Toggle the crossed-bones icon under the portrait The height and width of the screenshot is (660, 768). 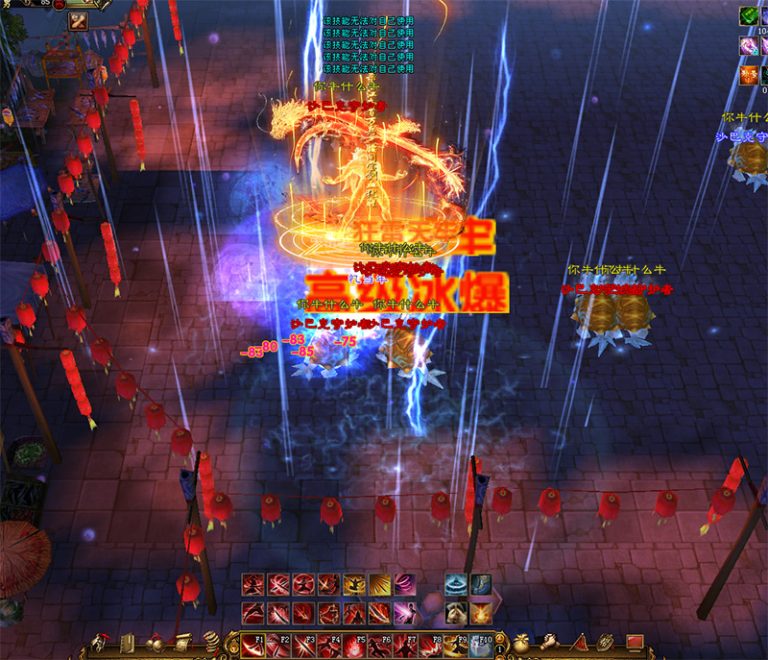coord(77,21)
